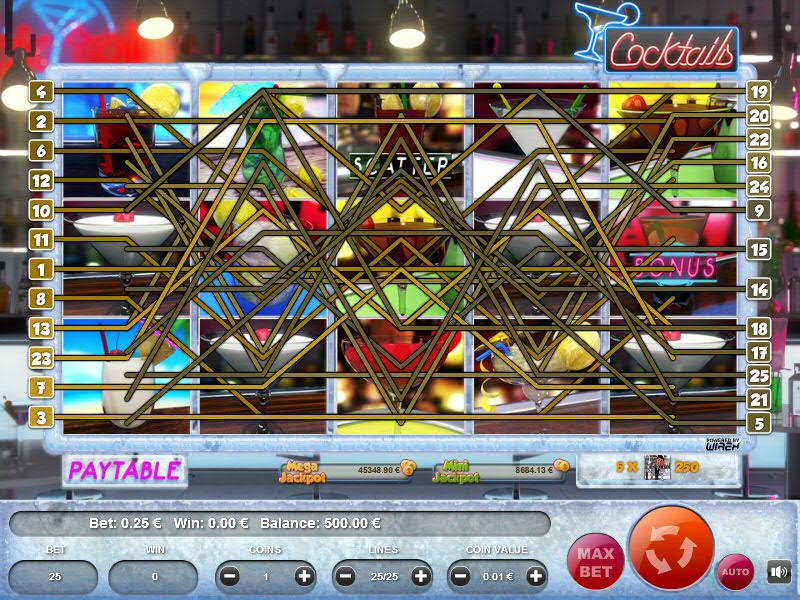Select payline number 12 marker
Viewport: 800px width, 600px height.
click(x=41, y=181)
